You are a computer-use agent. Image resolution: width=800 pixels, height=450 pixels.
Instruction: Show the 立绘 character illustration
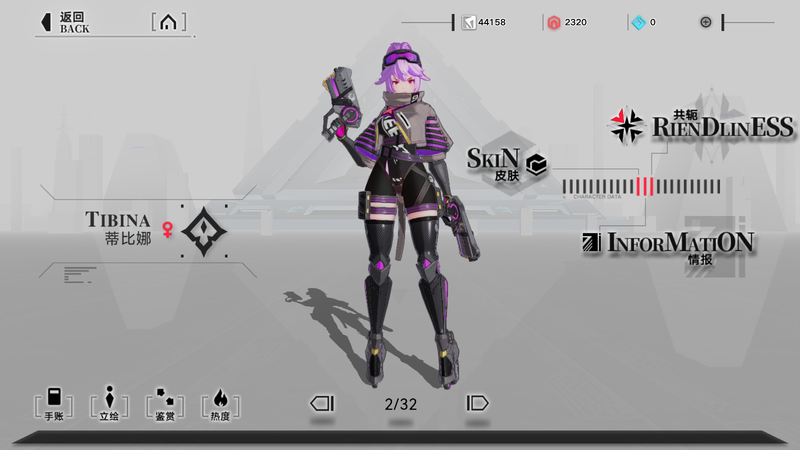coord(109,402)
